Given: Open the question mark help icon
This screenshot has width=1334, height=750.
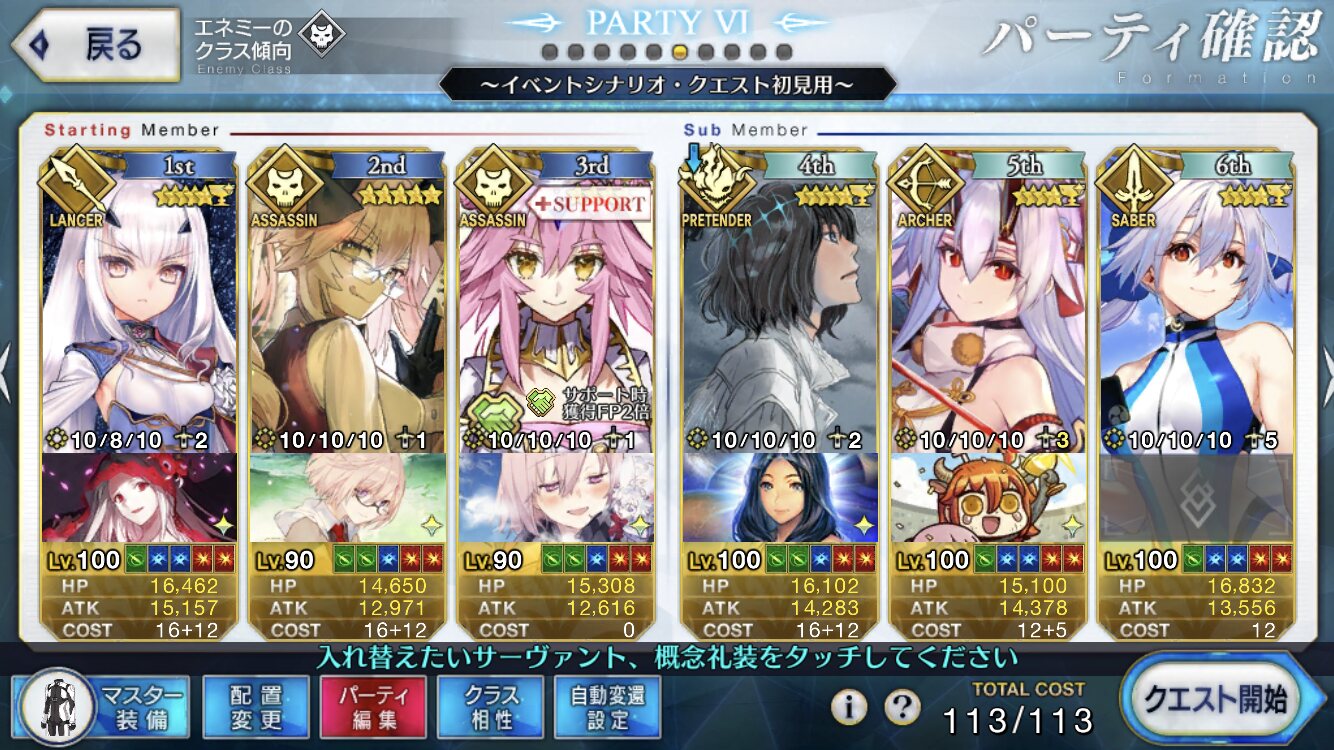Looking at the screenshot, I should click(x=902, y=707).
